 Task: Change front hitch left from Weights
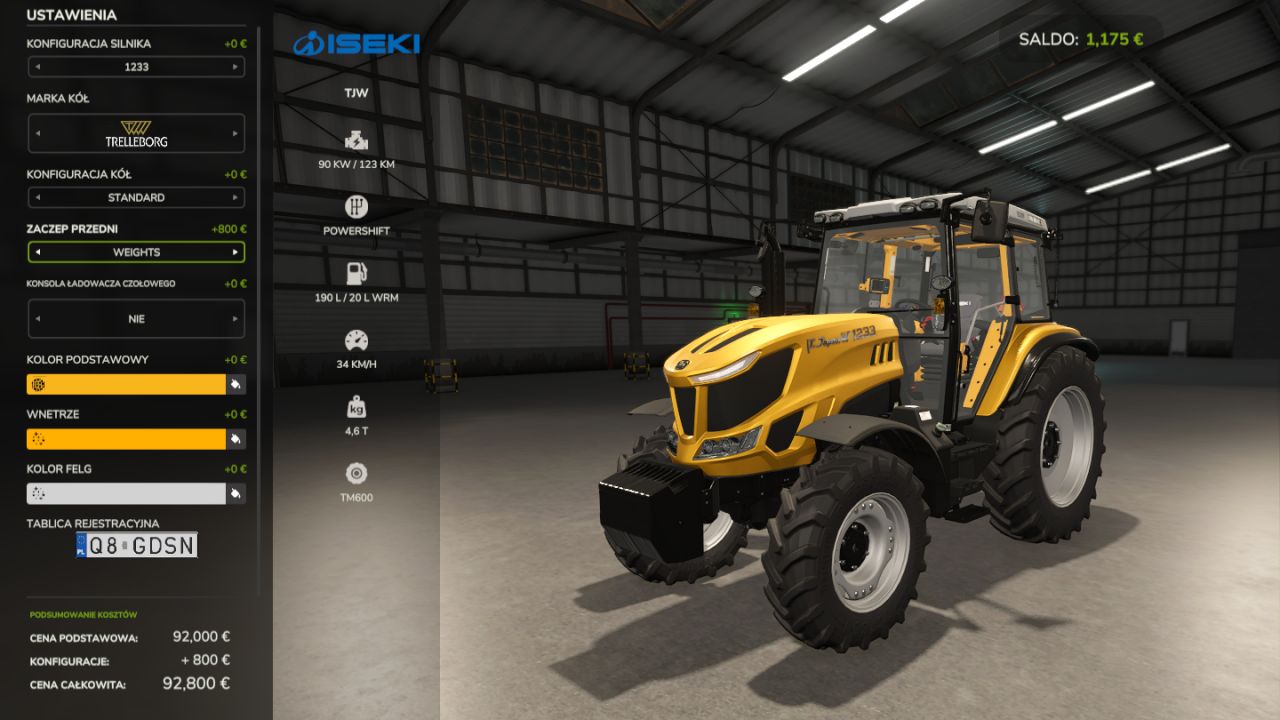click(37, 252)
